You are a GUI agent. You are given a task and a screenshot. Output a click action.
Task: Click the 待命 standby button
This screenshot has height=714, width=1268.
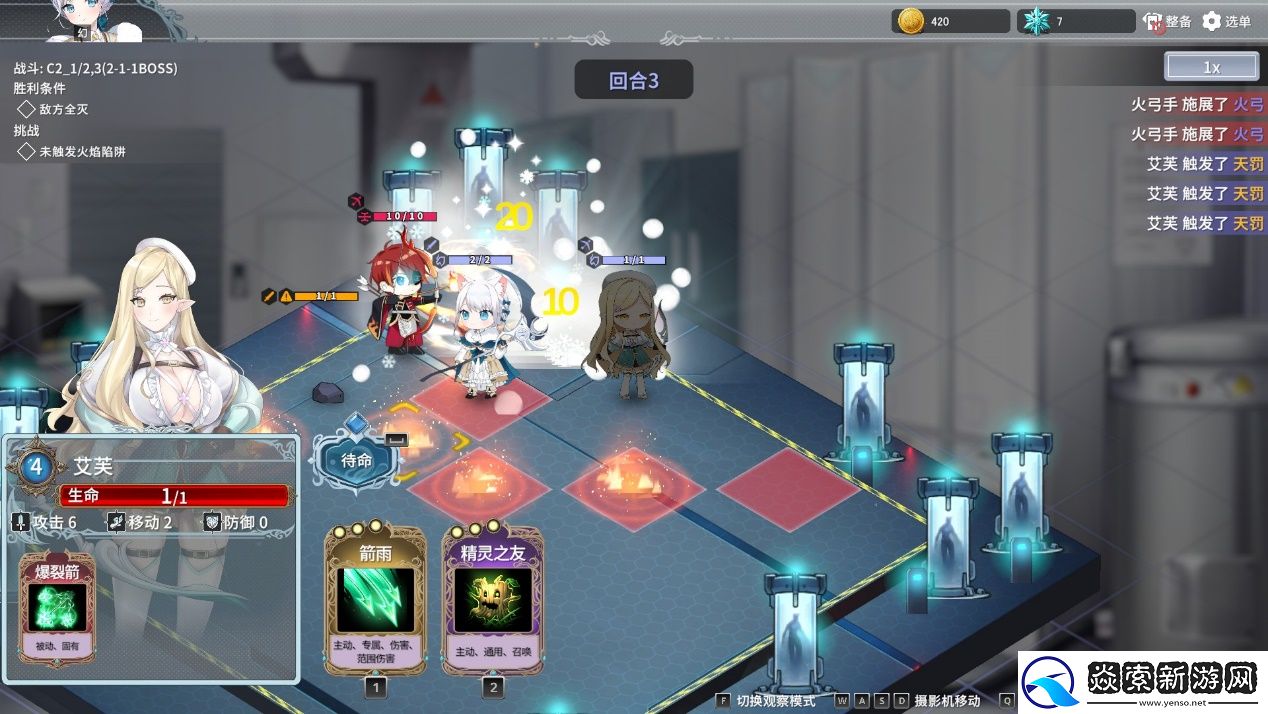[x=357, y=461]
